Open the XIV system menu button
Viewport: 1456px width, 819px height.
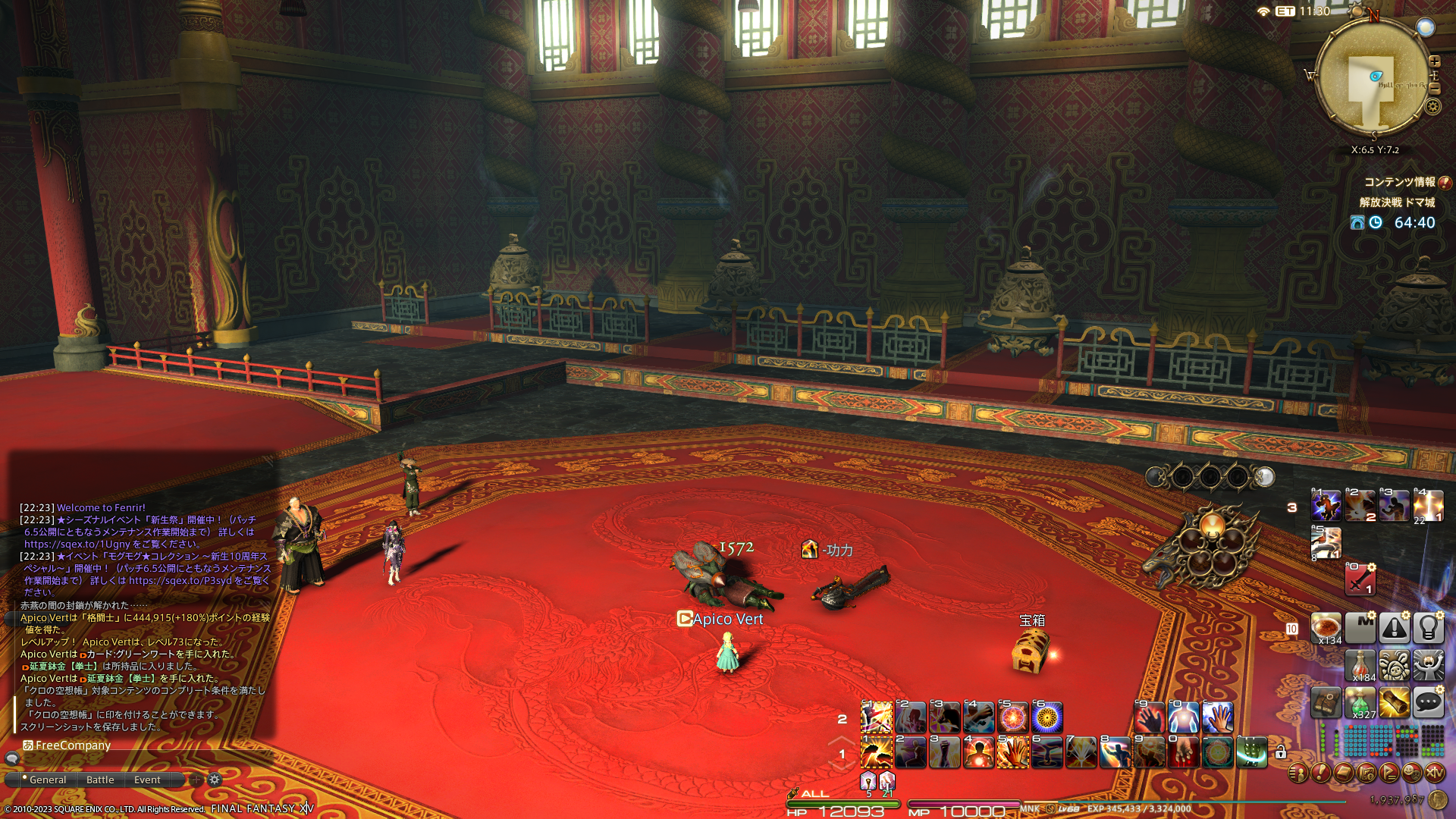1434,773
